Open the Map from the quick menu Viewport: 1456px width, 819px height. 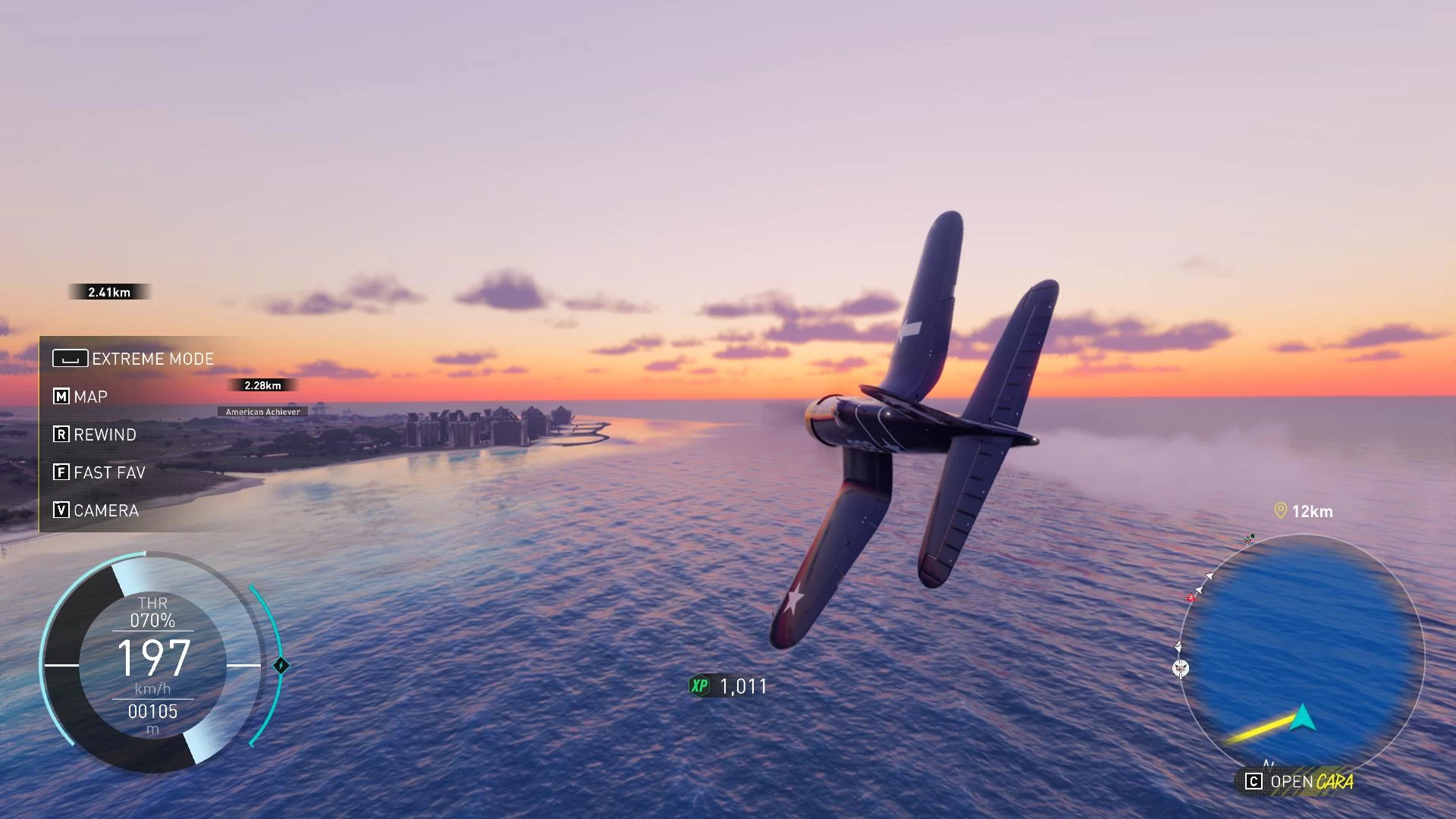click(x=80, y=397)
